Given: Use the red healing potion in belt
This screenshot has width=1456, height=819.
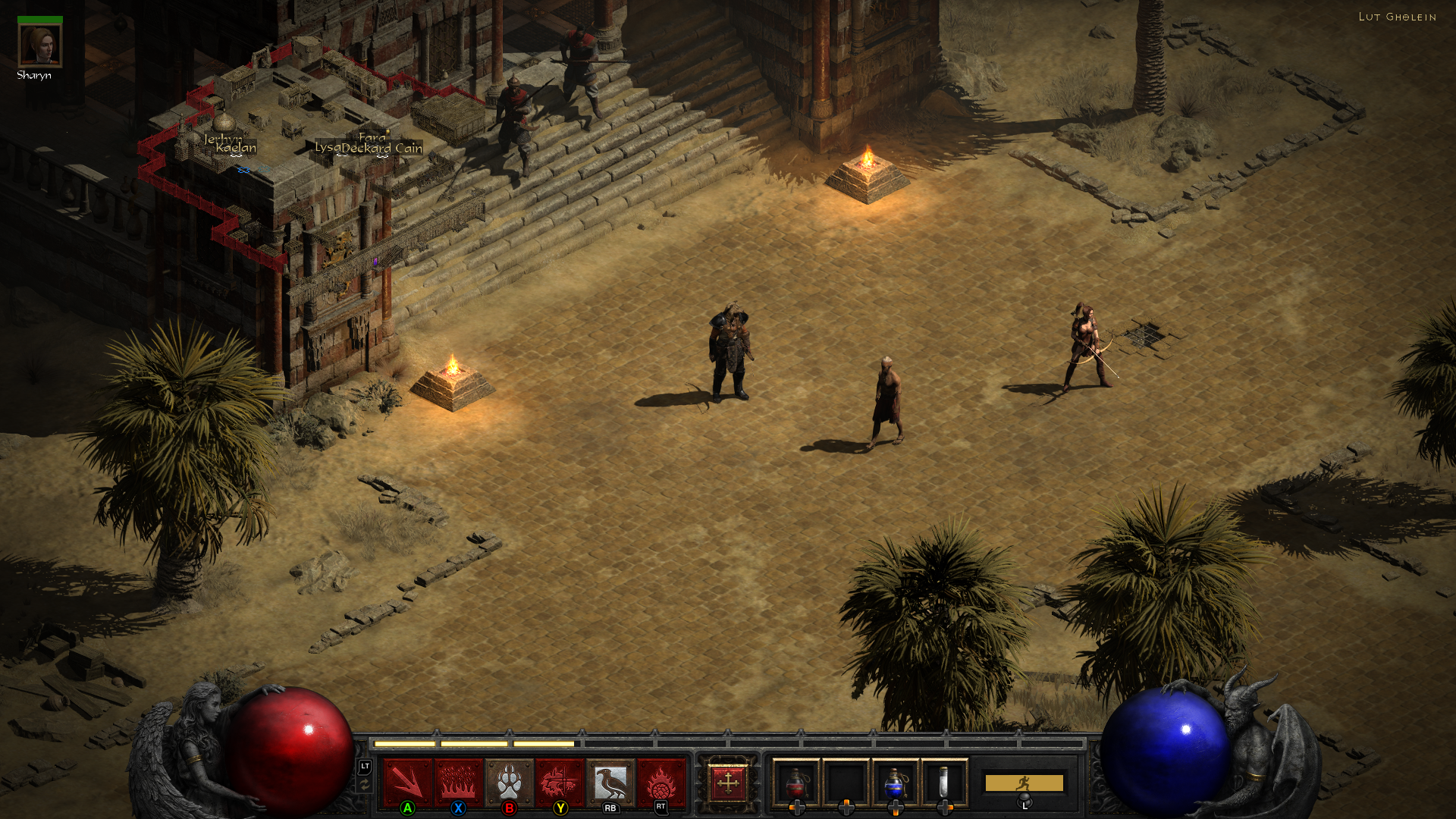Looking at the screenshot, I should pos(796,783).
